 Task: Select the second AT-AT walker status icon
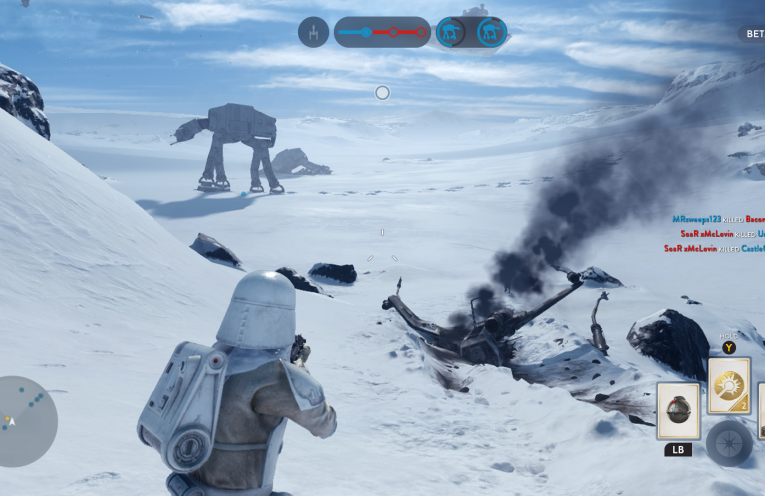coord(491,32)
